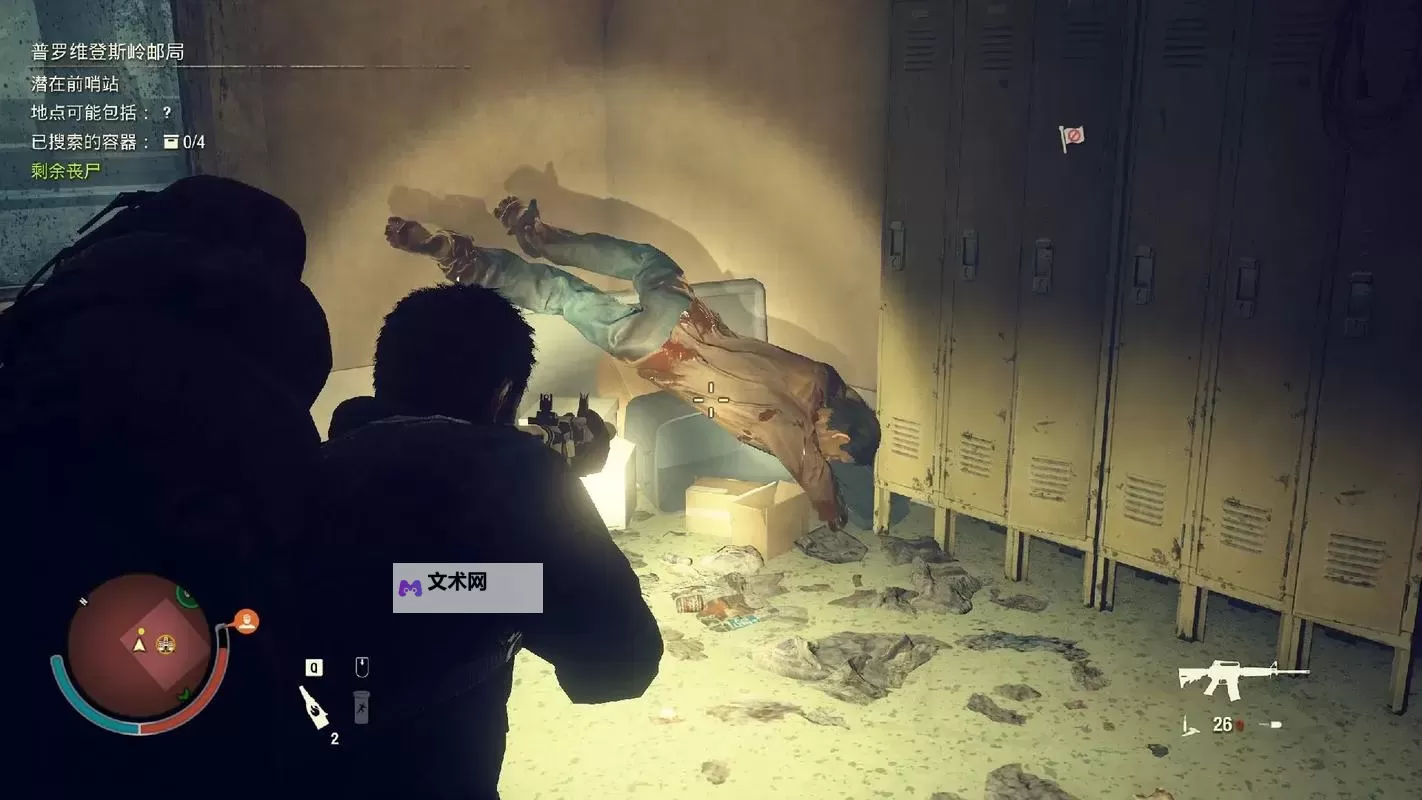The image size is (1422, 800).
Task: Click the post office building icon on minimap
Action: [x=166, y=644]
